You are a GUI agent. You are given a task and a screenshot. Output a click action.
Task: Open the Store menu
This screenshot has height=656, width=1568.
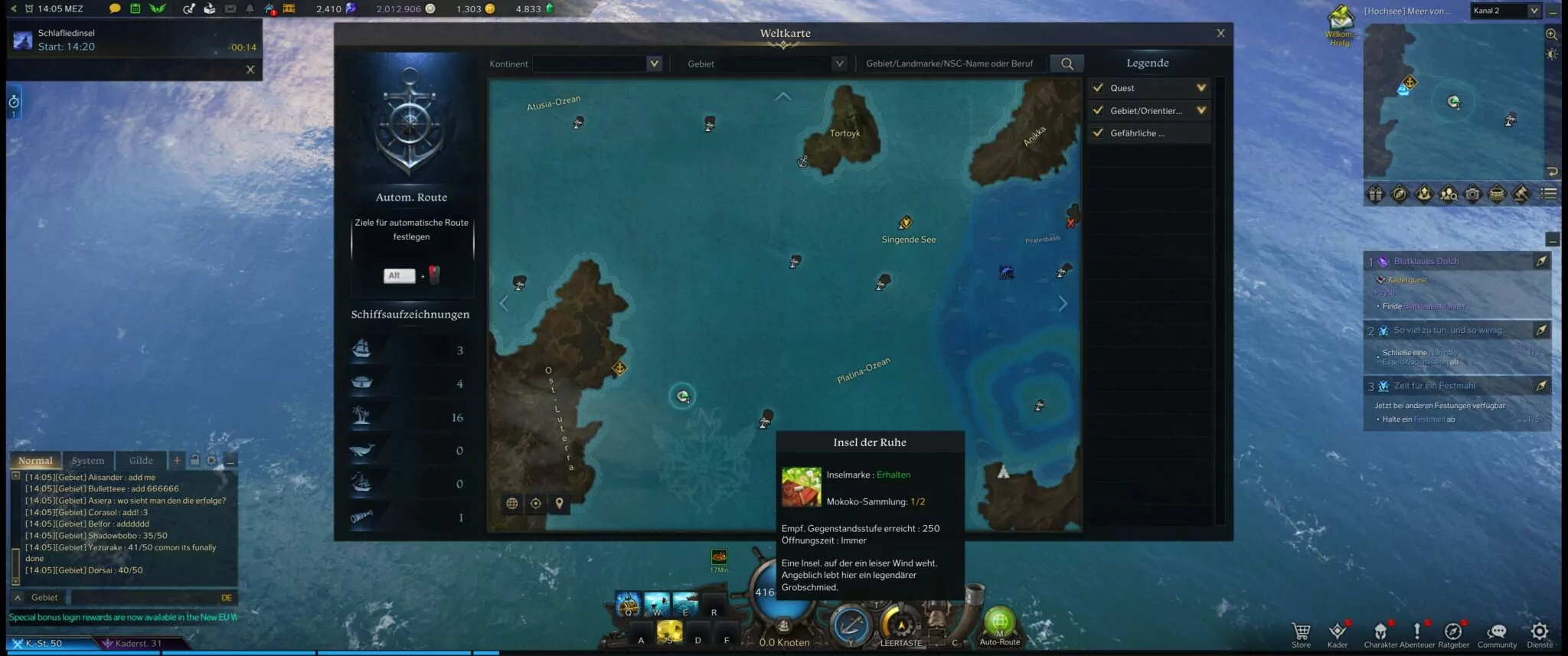pos(1301,632)
